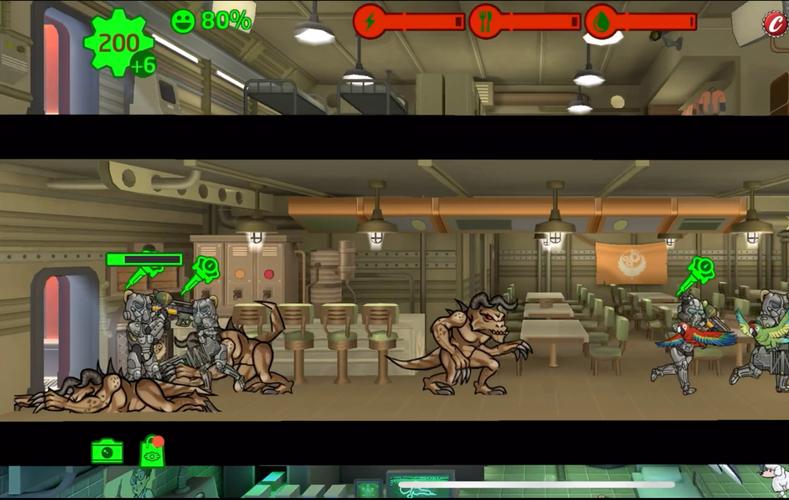
Task: Tap the Nuka-Cola Quantum cap icon
Action: [774, 23]
